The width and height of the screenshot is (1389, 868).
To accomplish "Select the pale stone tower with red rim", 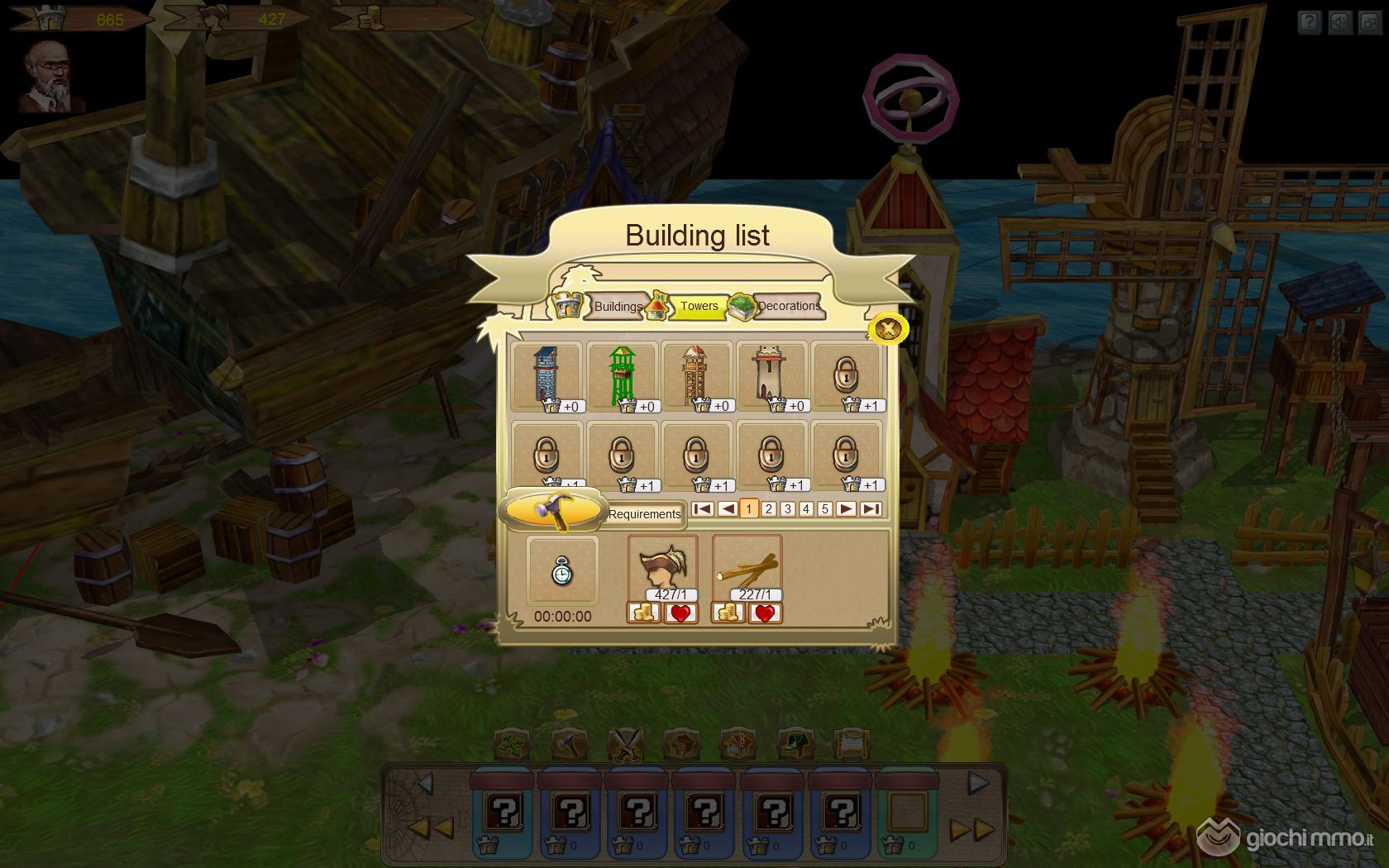I will coord(771,376).
